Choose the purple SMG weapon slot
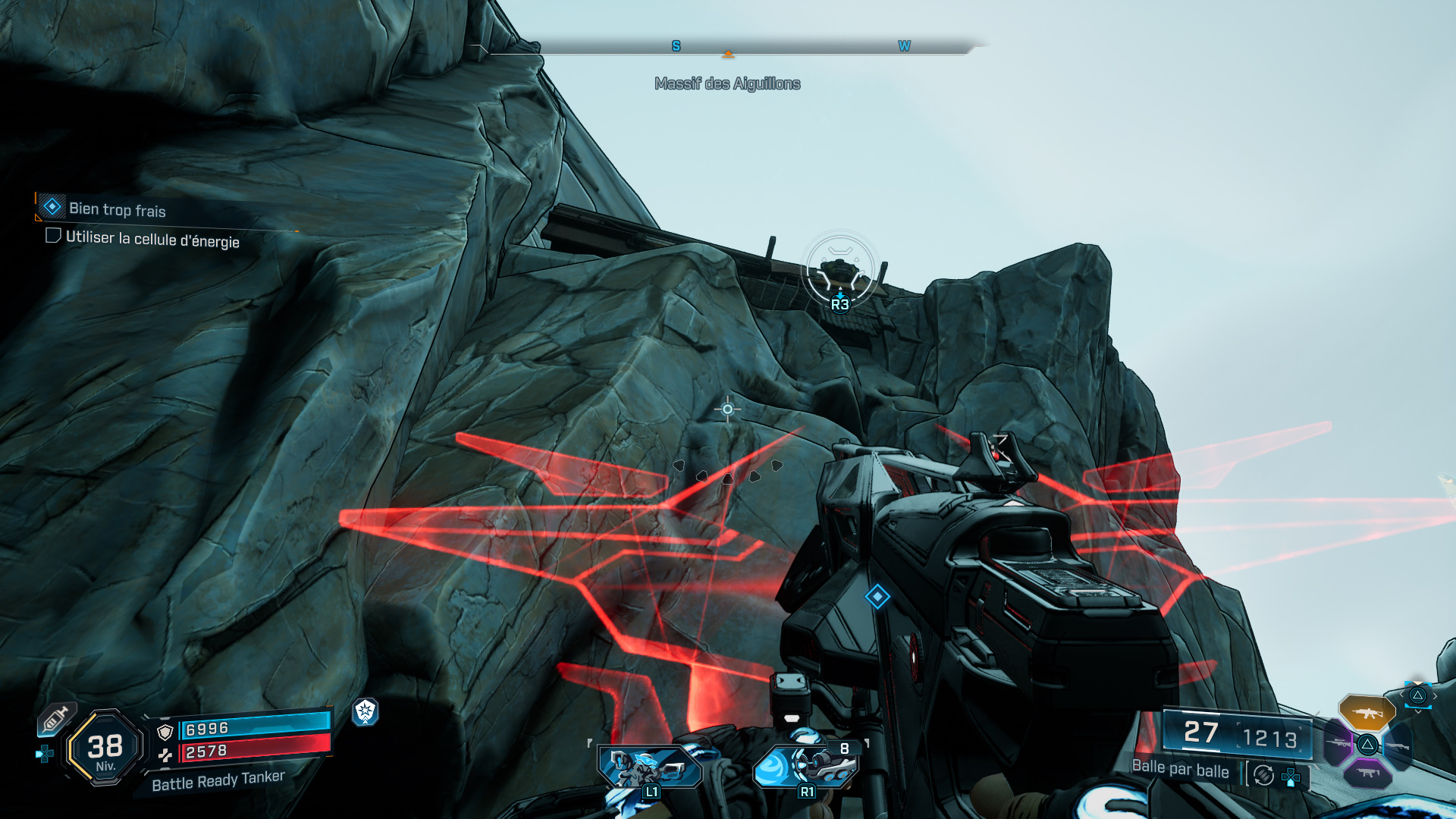 [1367, 773]
